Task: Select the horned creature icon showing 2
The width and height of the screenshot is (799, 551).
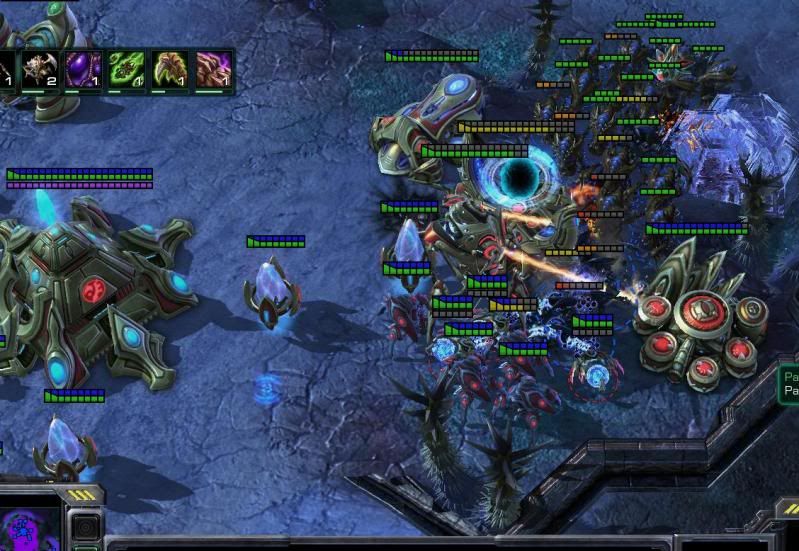Action: (41, 70)
